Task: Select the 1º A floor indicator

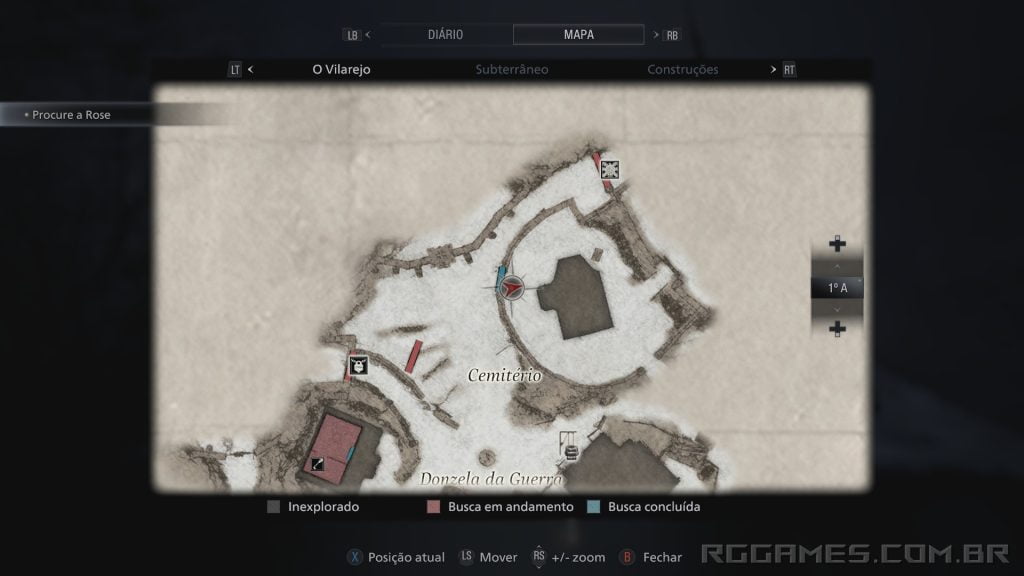Action: pyautogui.click(x=837, y=288)
